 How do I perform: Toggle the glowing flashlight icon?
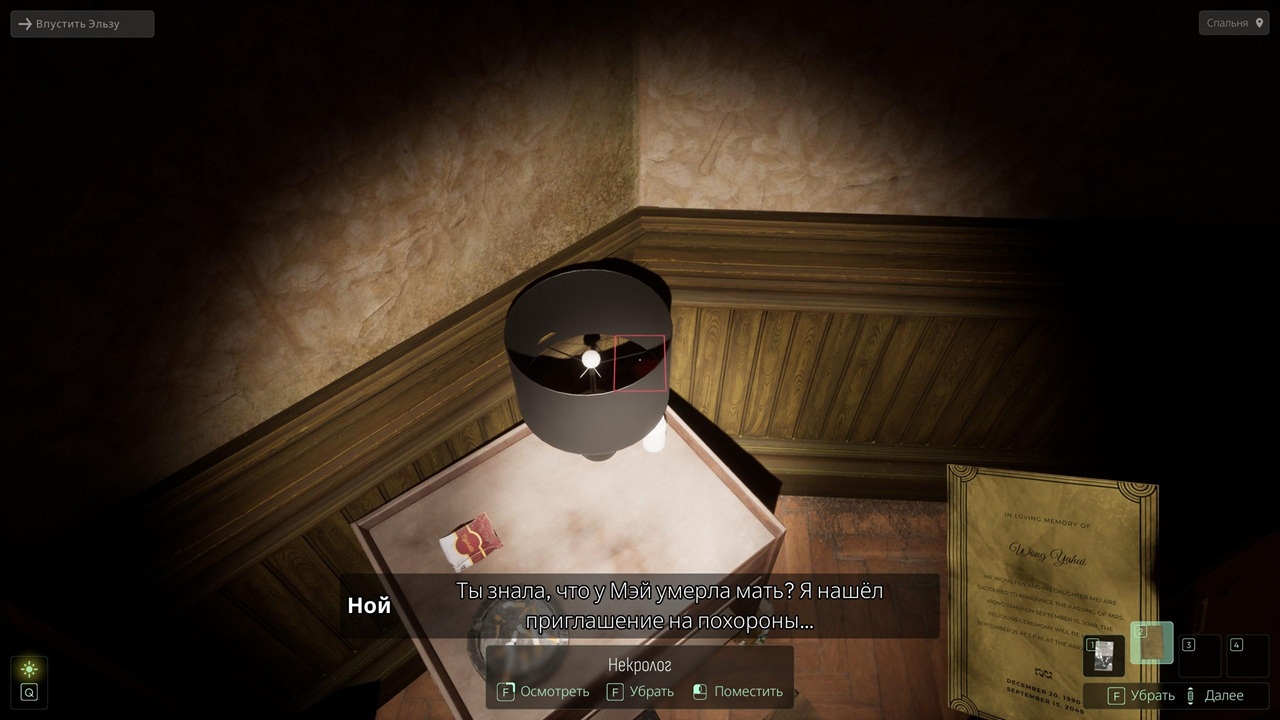pos(29,669)
